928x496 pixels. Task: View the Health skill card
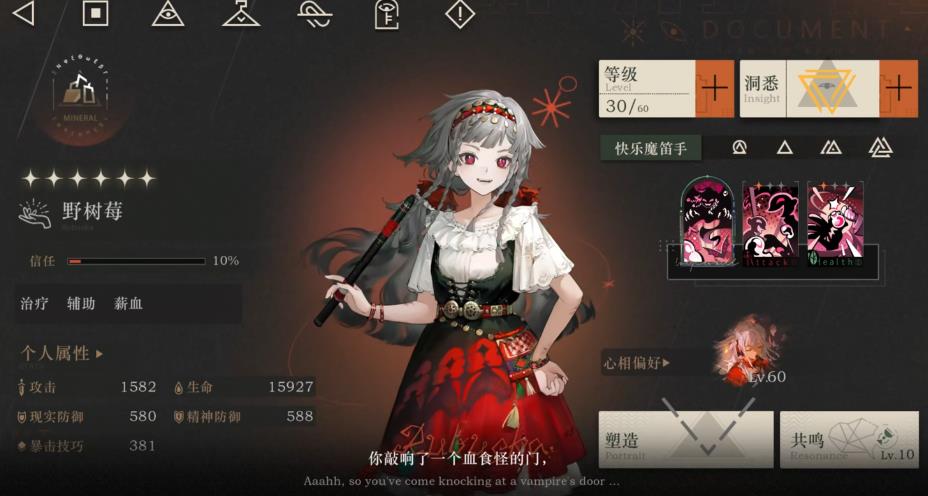coord(835,222)
